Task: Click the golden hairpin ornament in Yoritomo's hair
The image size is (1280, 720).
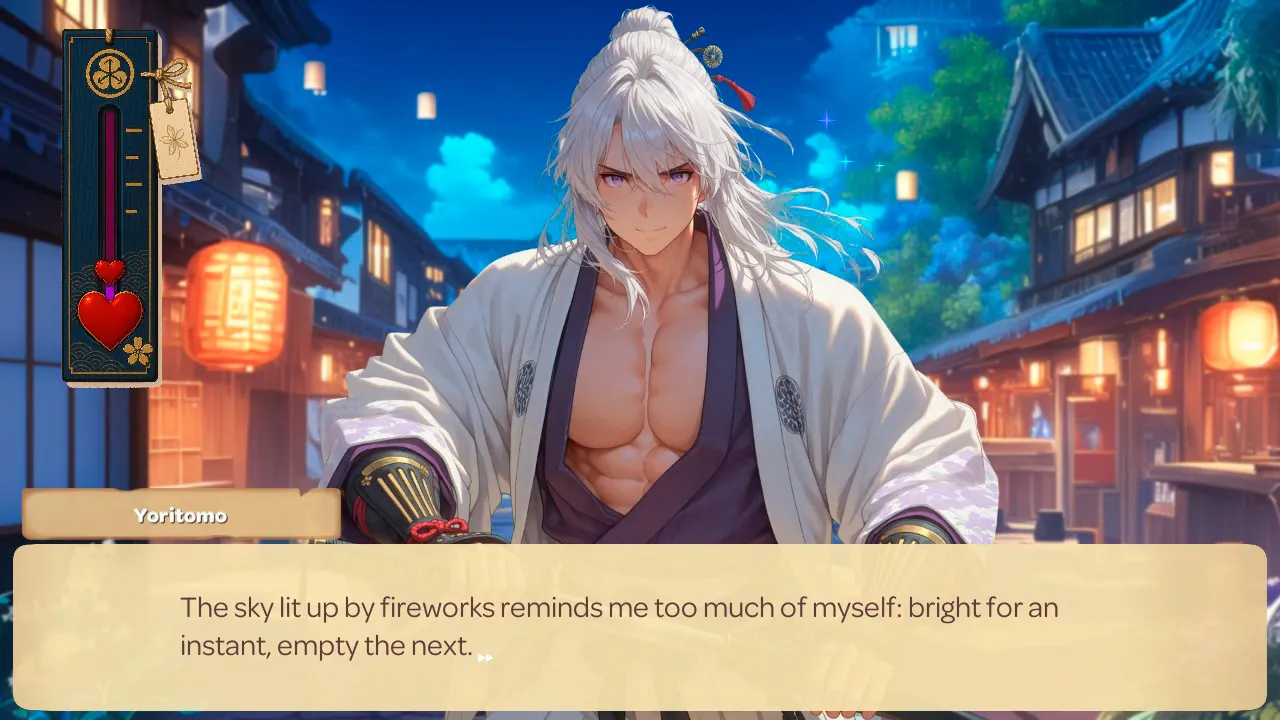Action: click(x=711, y=56)
